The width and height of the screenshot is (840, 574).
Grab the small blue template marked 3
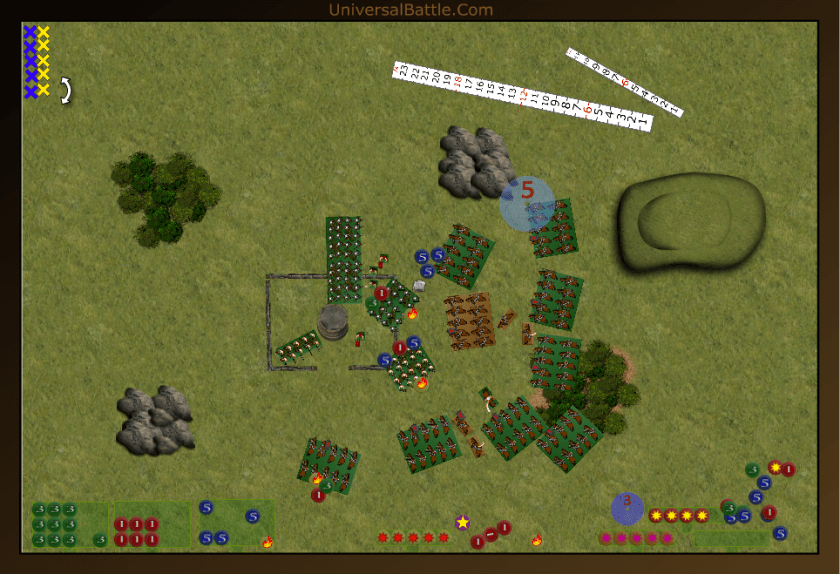pos(627,508)
